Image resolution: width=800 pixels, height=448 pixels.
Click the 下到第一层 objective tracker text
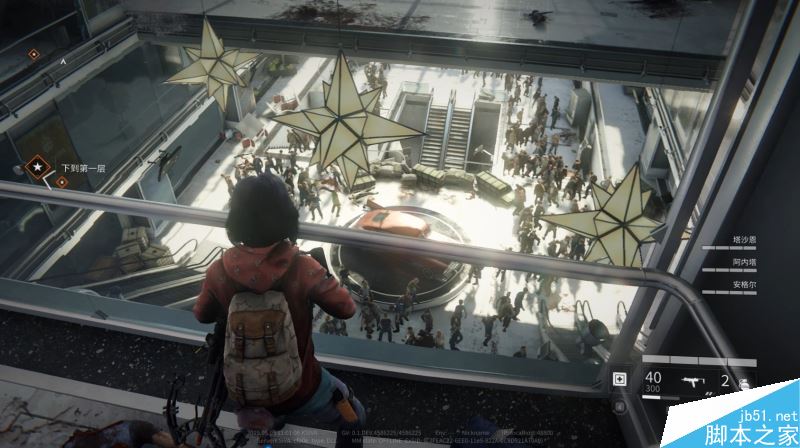pyautogui.click(x=82, y=168)
